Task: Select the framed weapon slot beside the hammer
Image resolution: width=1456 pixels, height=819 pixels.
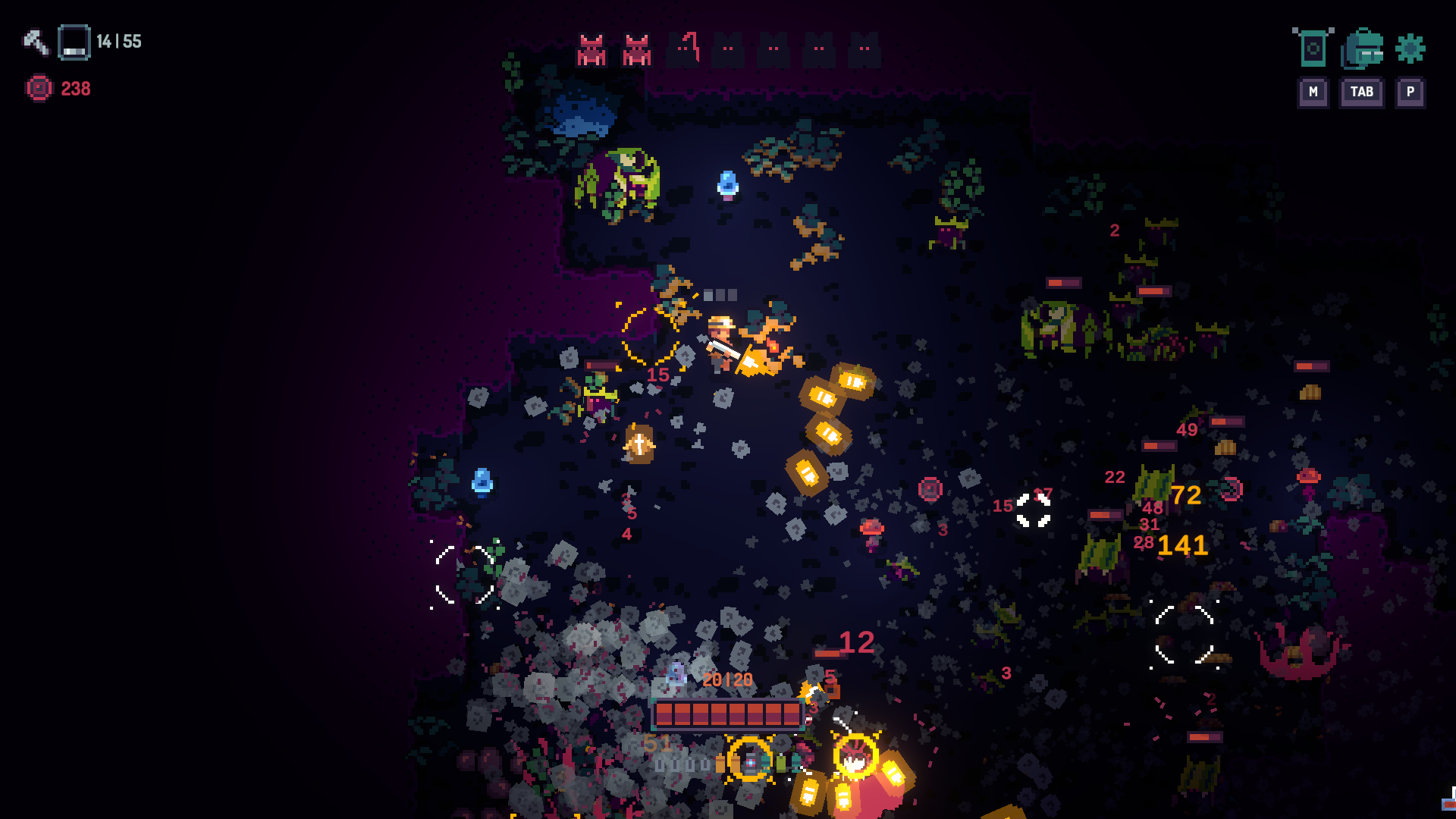Action: (74, 42)
